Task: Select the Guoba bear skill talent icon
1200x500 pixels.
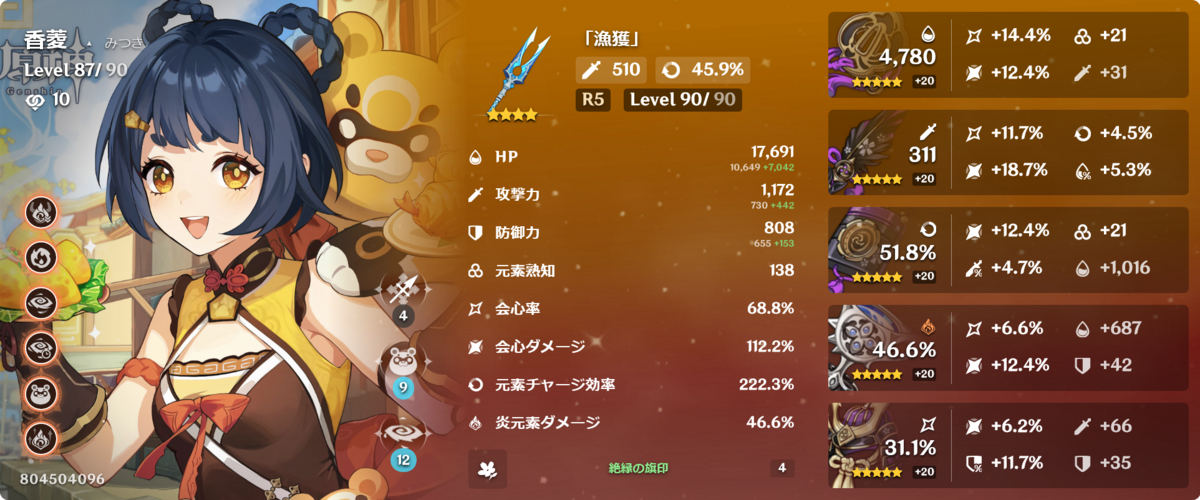Action: pos(403,363)
